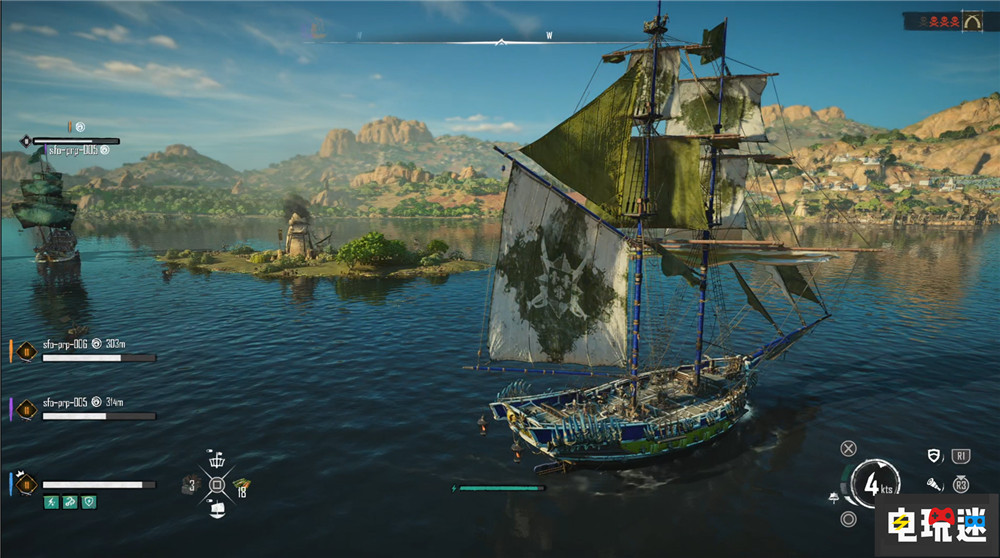Click the small ship anchor icon near speedometer
1000x558 pixels.
[834, 497]
